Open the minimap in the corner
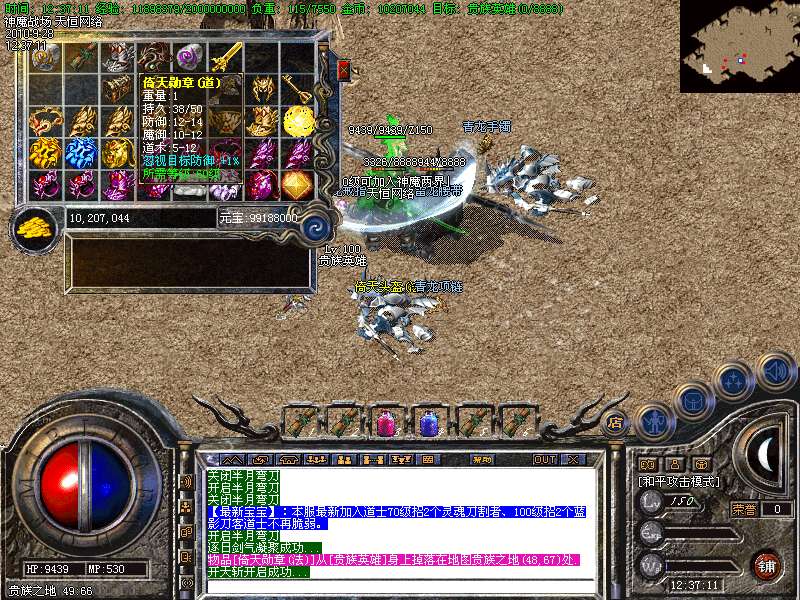 tap(739, 46)
